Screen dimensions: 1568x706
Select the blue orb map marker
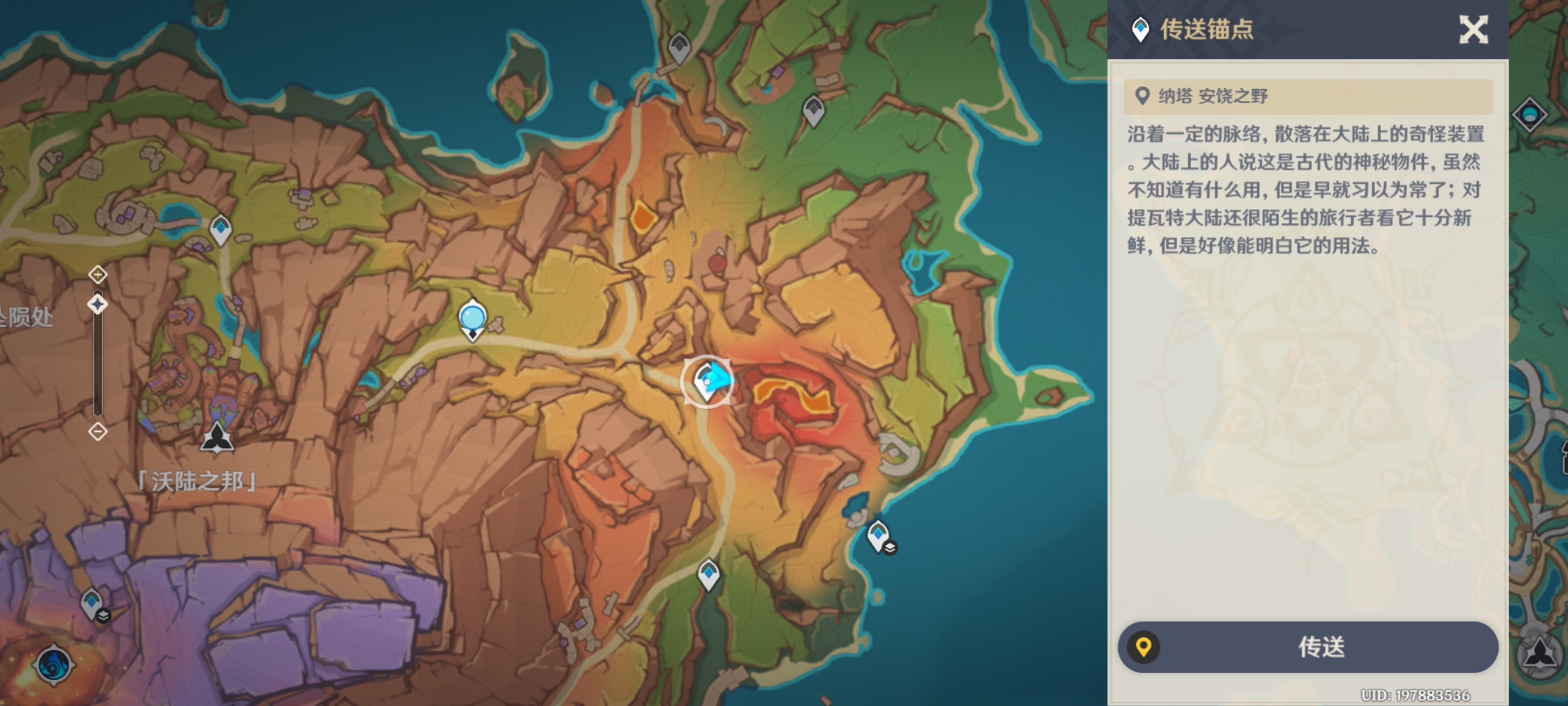point(472,318)
